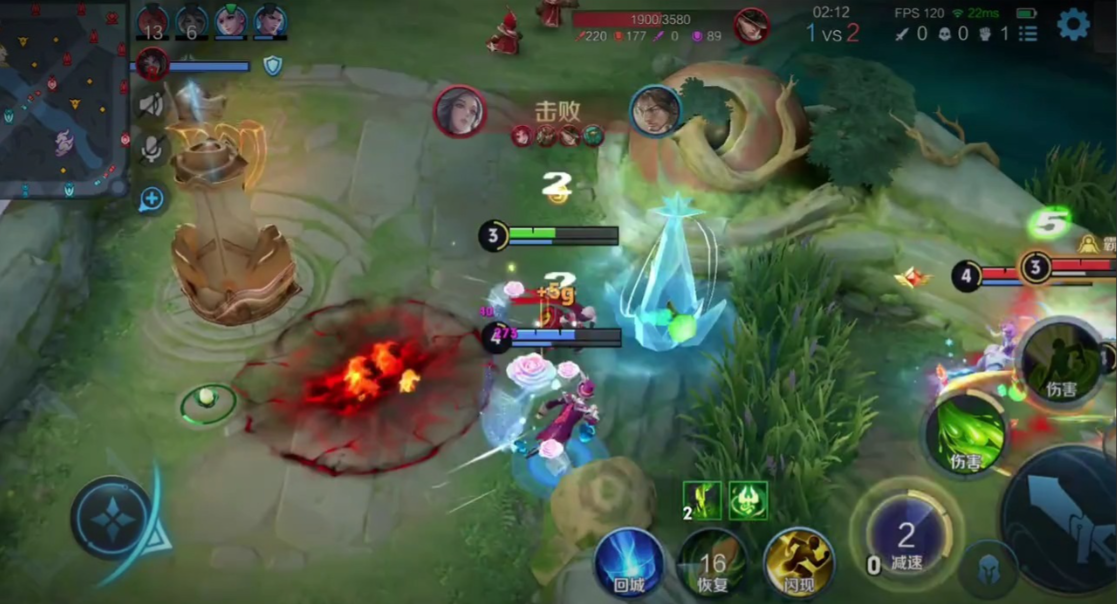Activate the dark figure 伤害 ultimate skill
Viewport: 1117px width, 604px height.
pyautogui.click(x=1061, y=361)
